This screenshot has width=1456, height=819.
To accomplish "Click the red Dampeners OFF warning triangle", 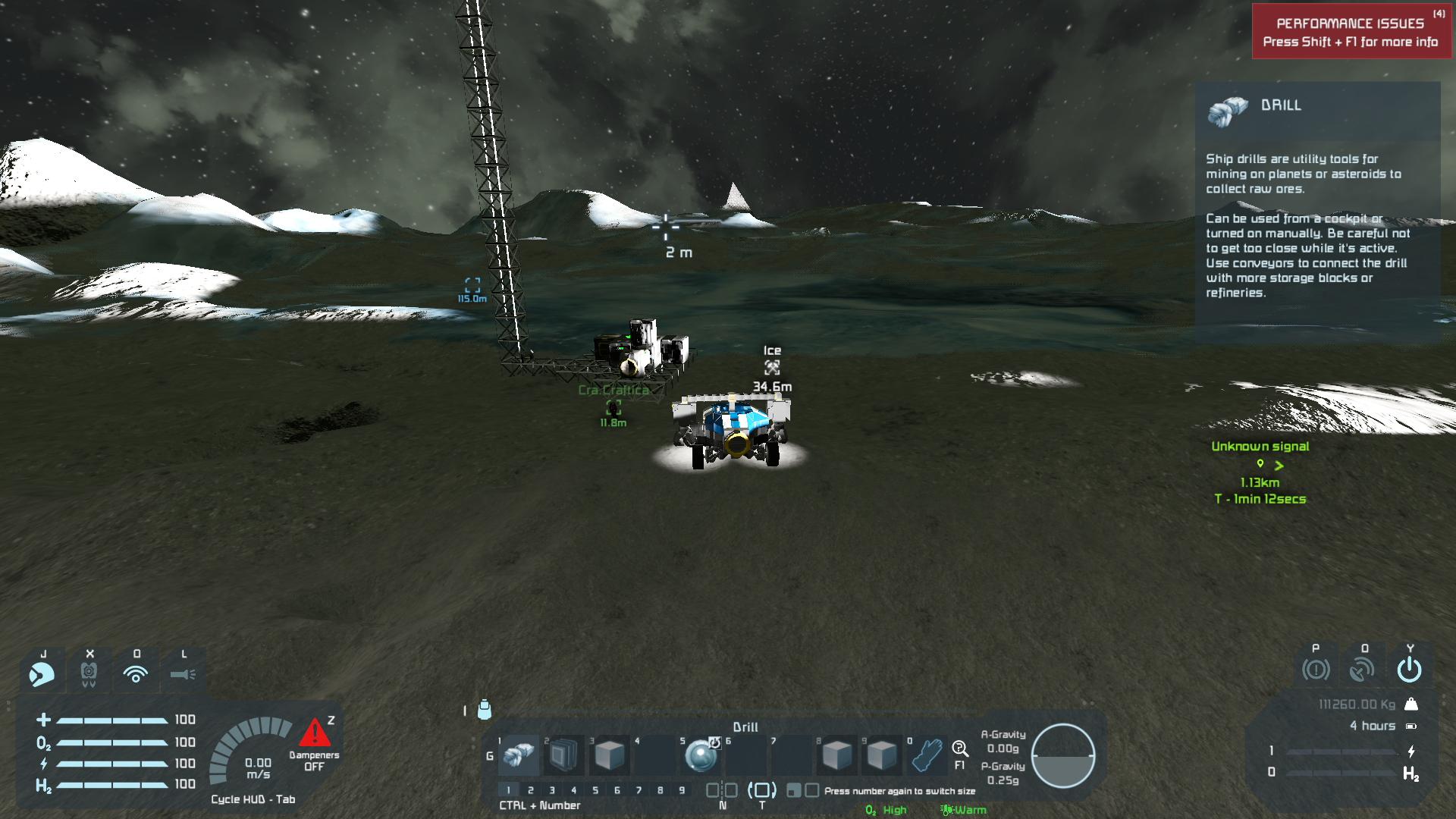I will click(x=314, y=733).
